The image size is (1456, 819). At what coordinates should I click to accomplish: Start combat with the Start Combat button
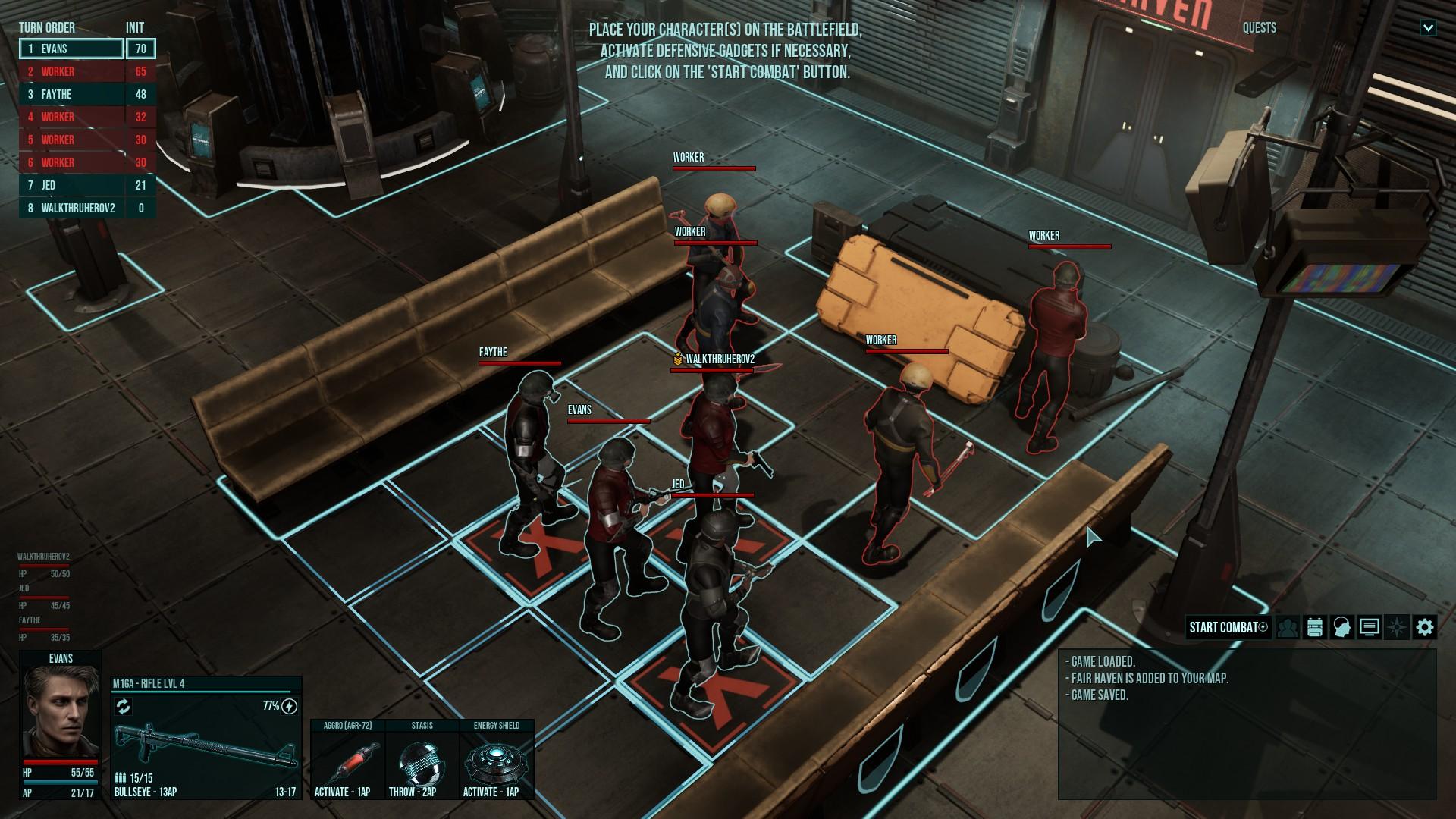1227,627
